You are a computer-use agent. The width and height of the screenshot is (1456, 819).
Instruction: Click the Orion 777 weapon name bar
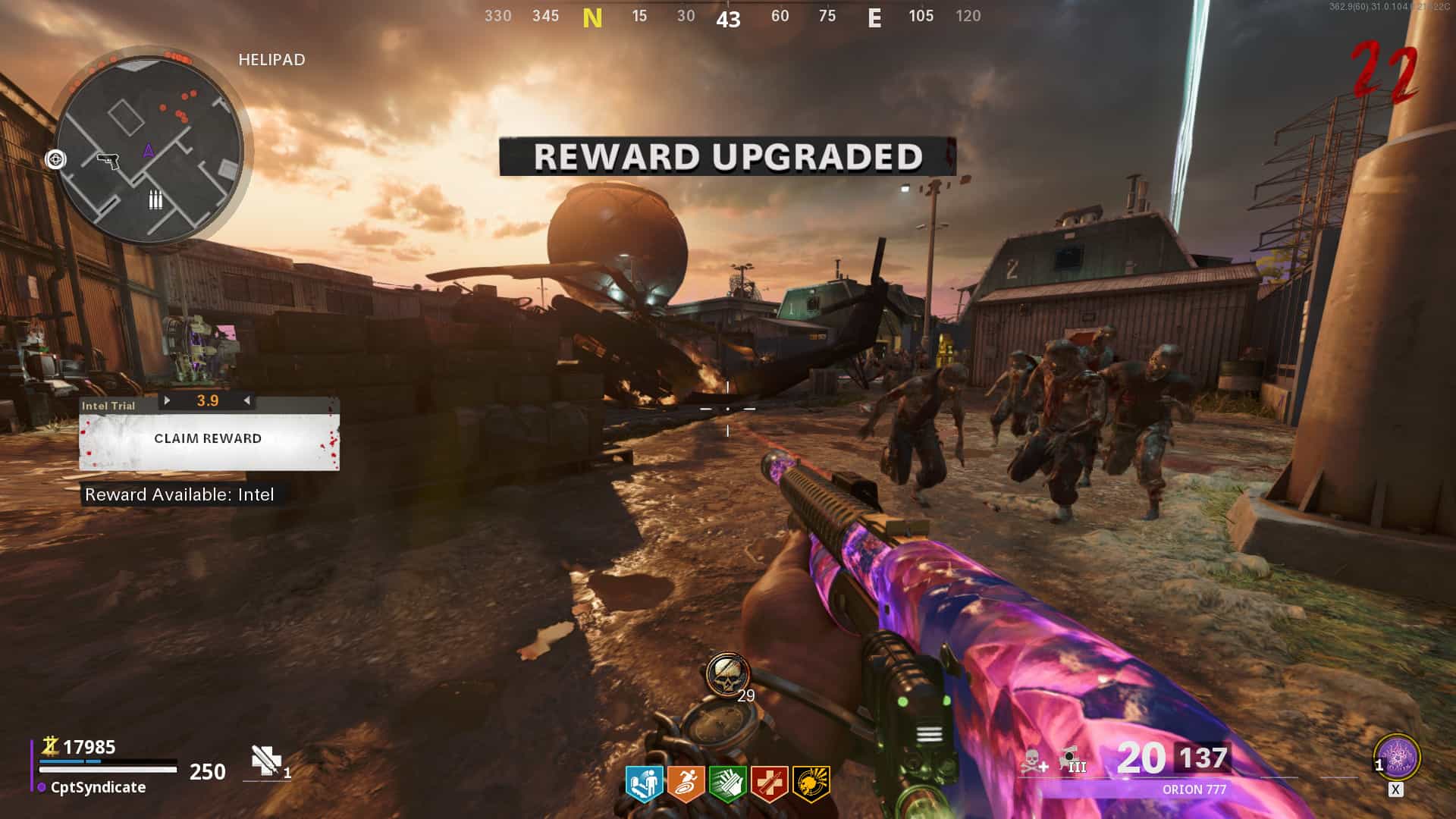tap(1194, 789)
